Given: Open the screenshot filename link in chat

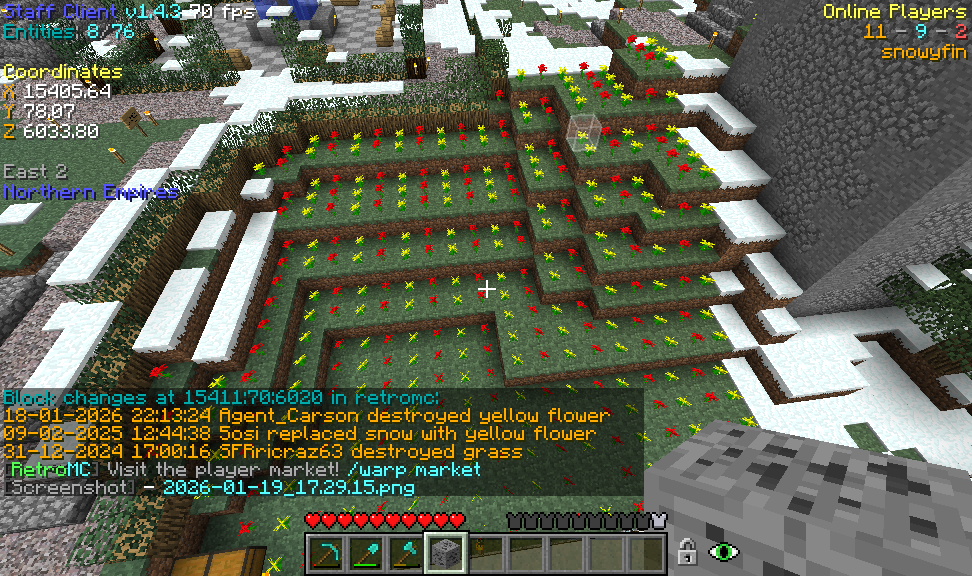Looking at the screenshot, I should pos(288,488).
